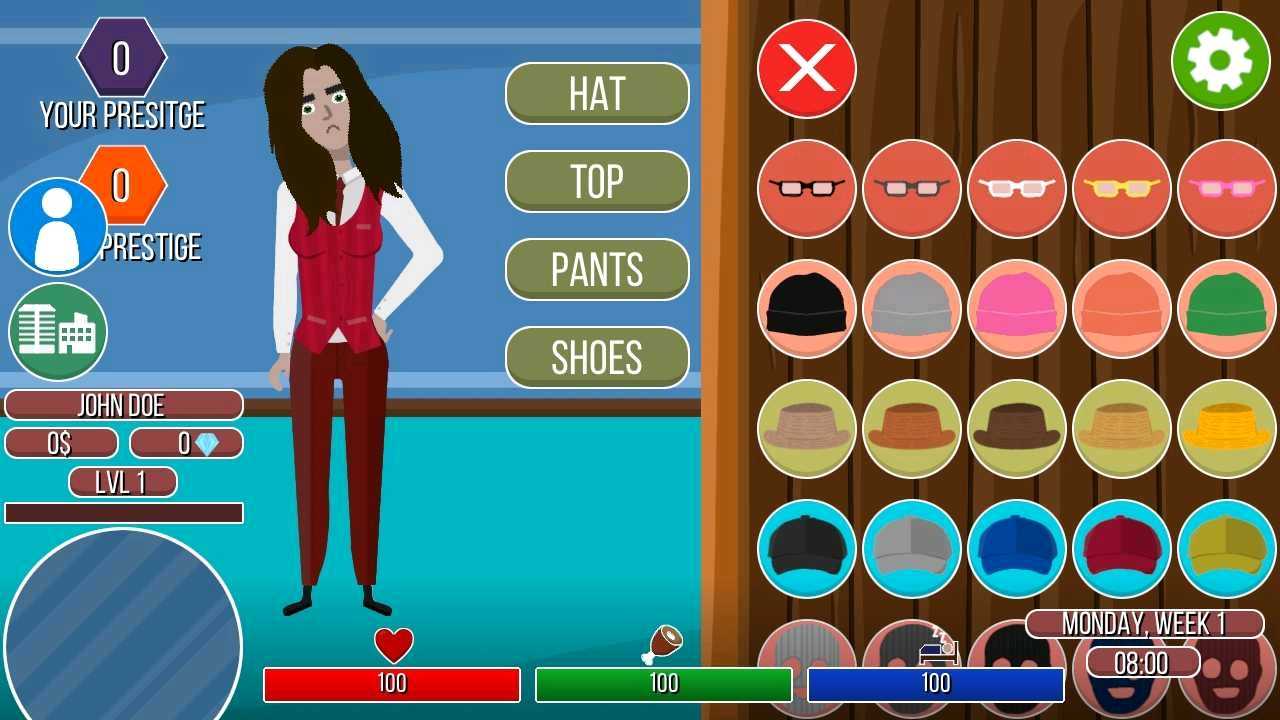Toggle the pink beanie selection
1280x720 pixels.
[1016, 308]
